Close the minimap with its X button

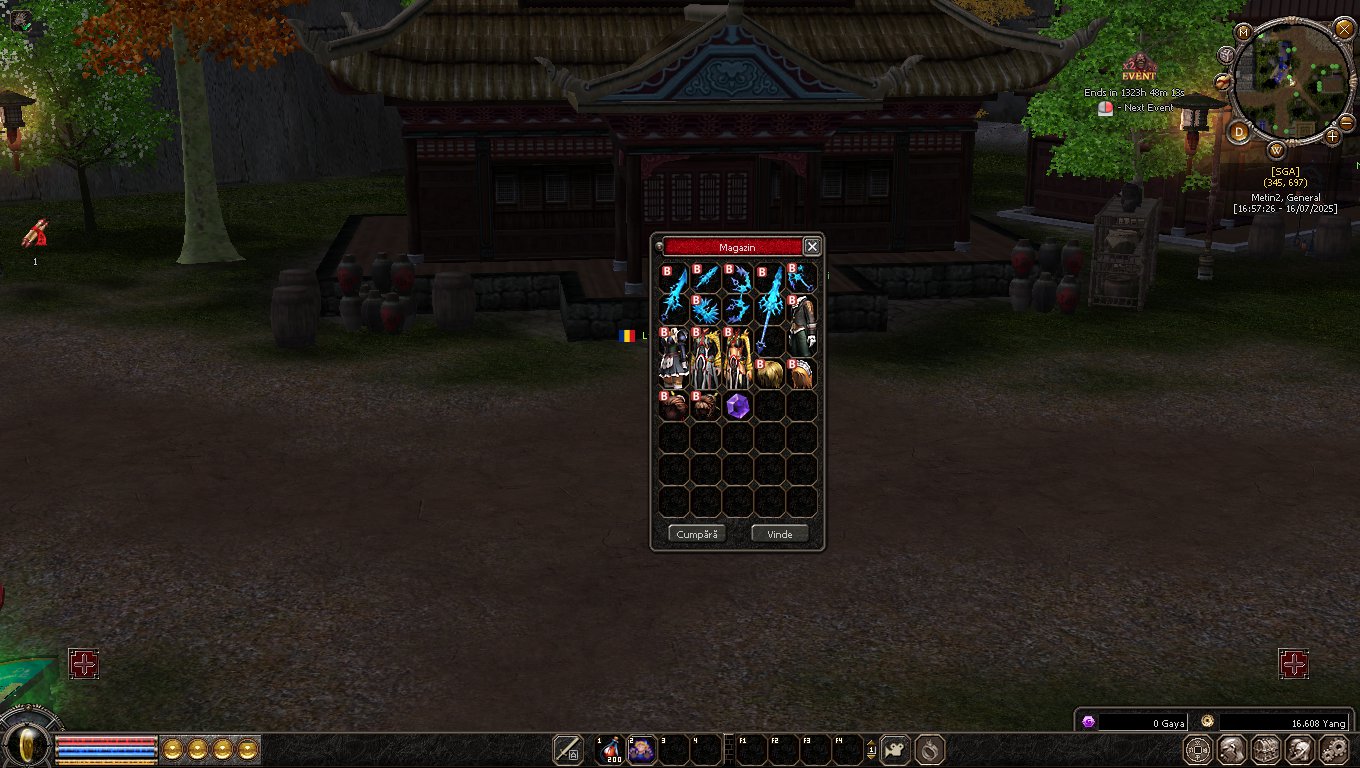1344,28
